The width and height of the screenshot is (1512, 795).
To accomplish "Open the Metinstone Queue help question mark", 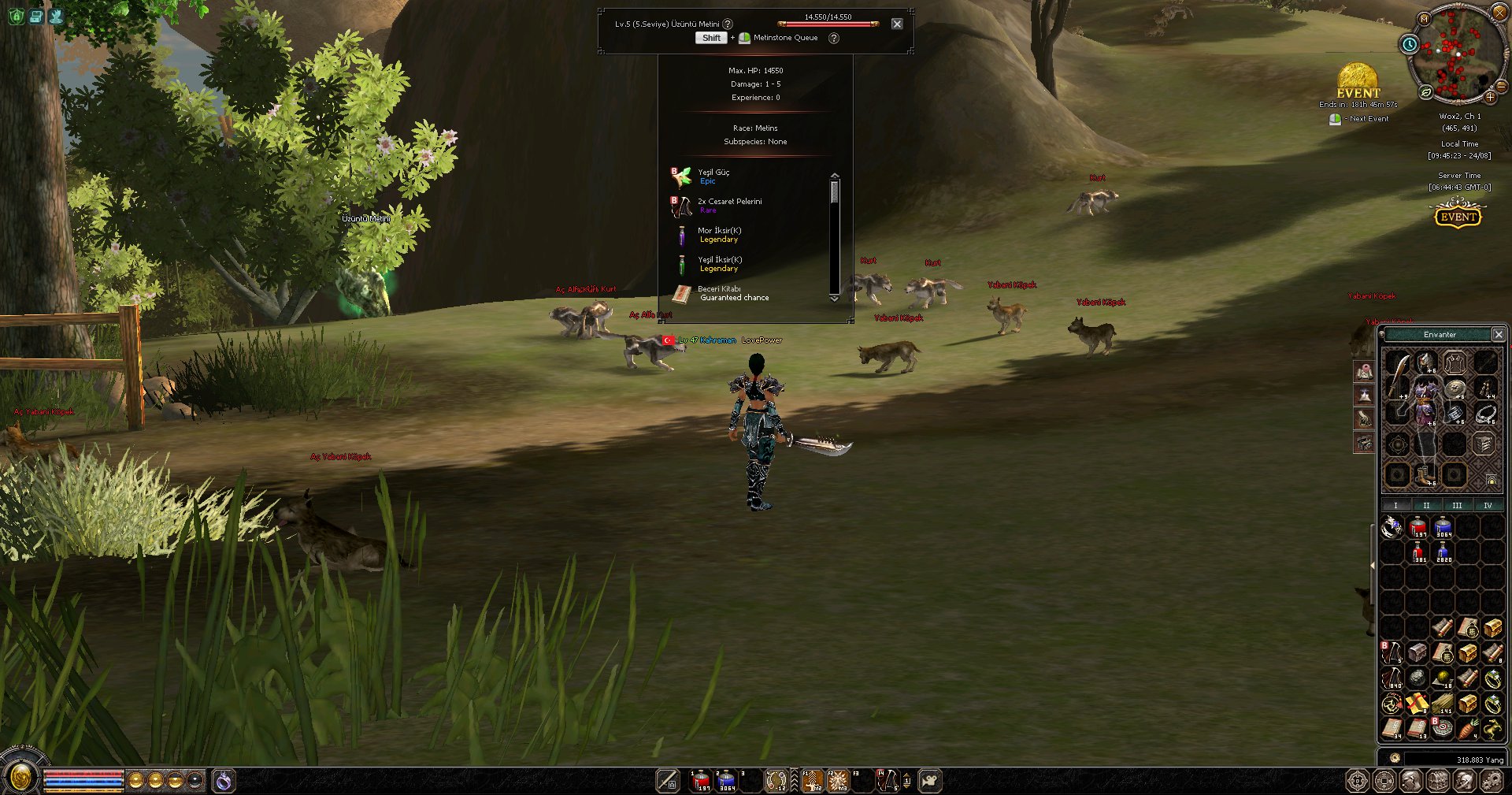I will pyautogui.click(x=834, y=38).
